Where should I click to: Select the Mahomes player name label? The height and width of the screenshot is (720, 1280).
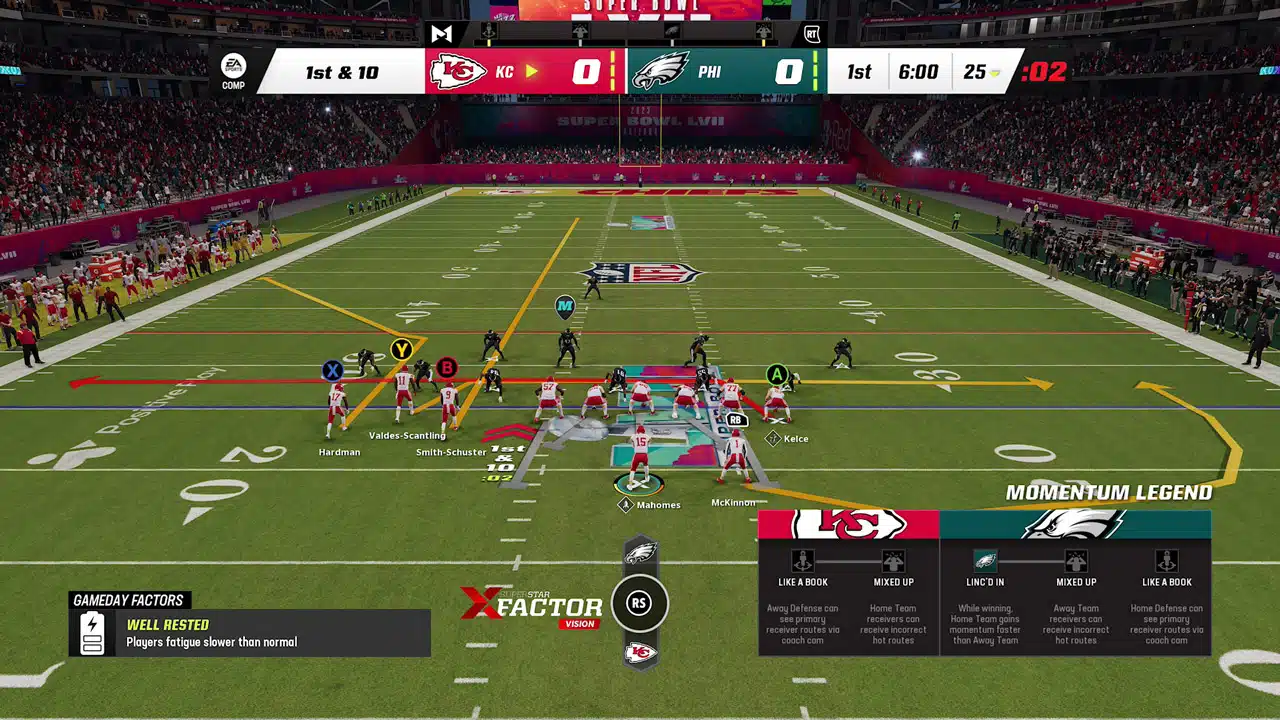tap(657, 505)
